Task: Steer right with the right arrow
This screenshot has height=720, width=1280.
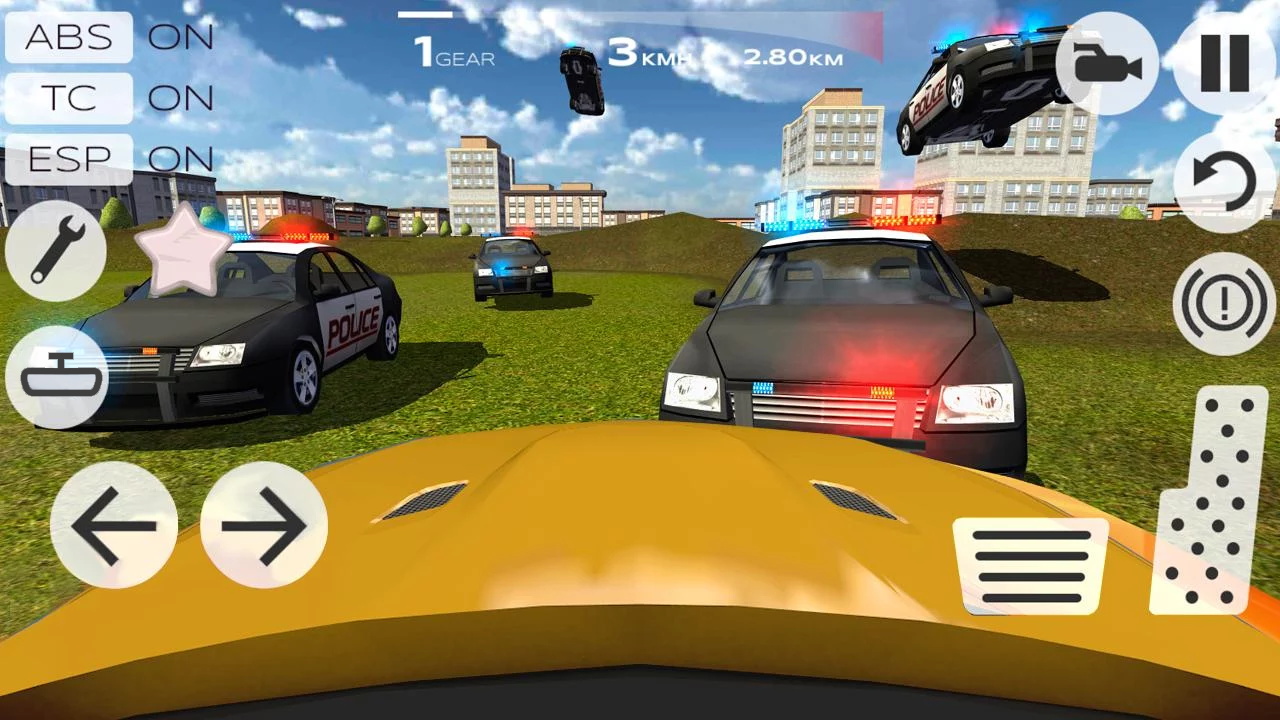Action: click(262, 525)
